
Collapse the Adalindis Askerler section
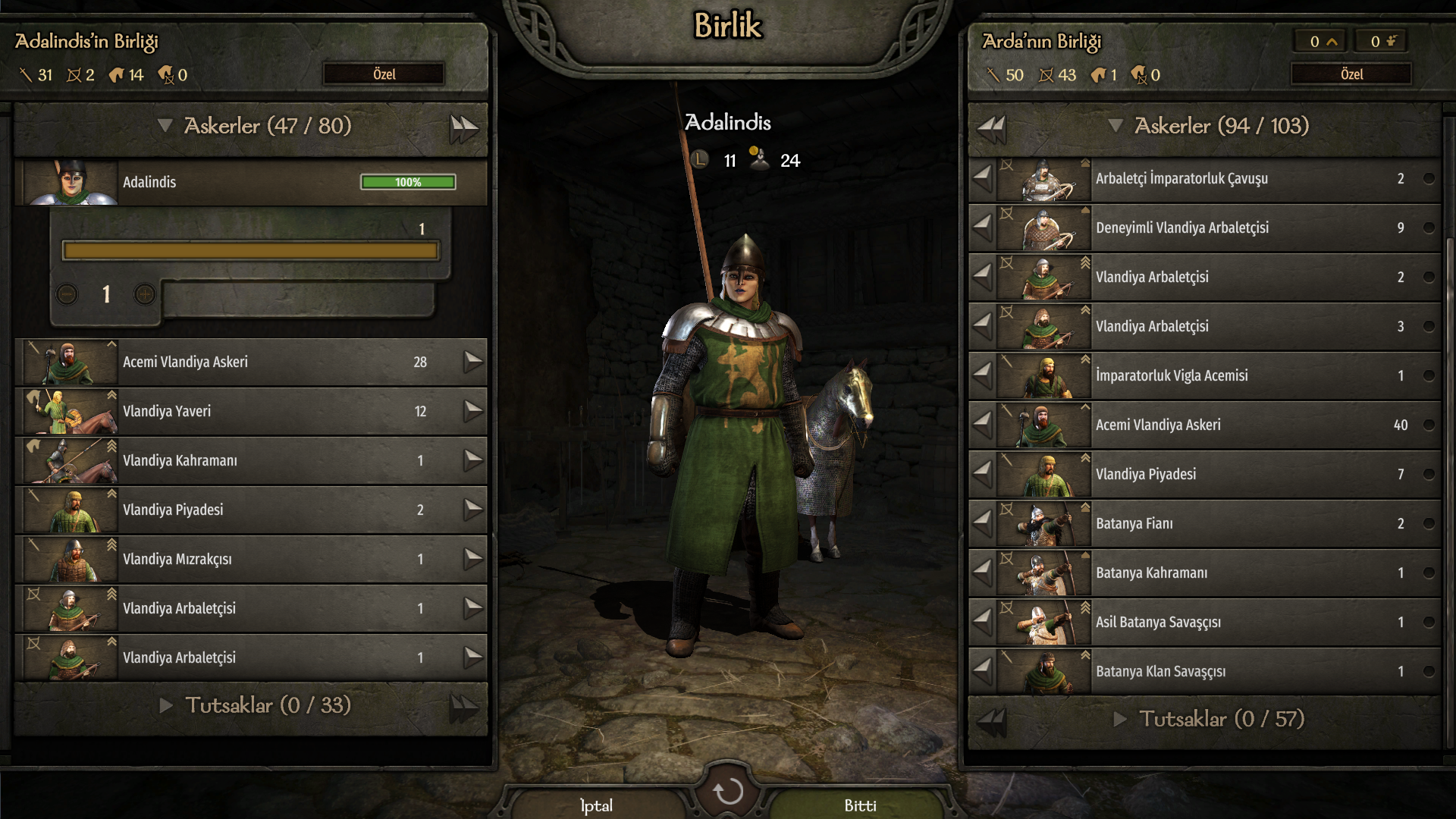pyautogui.click(x=165, y=126)
